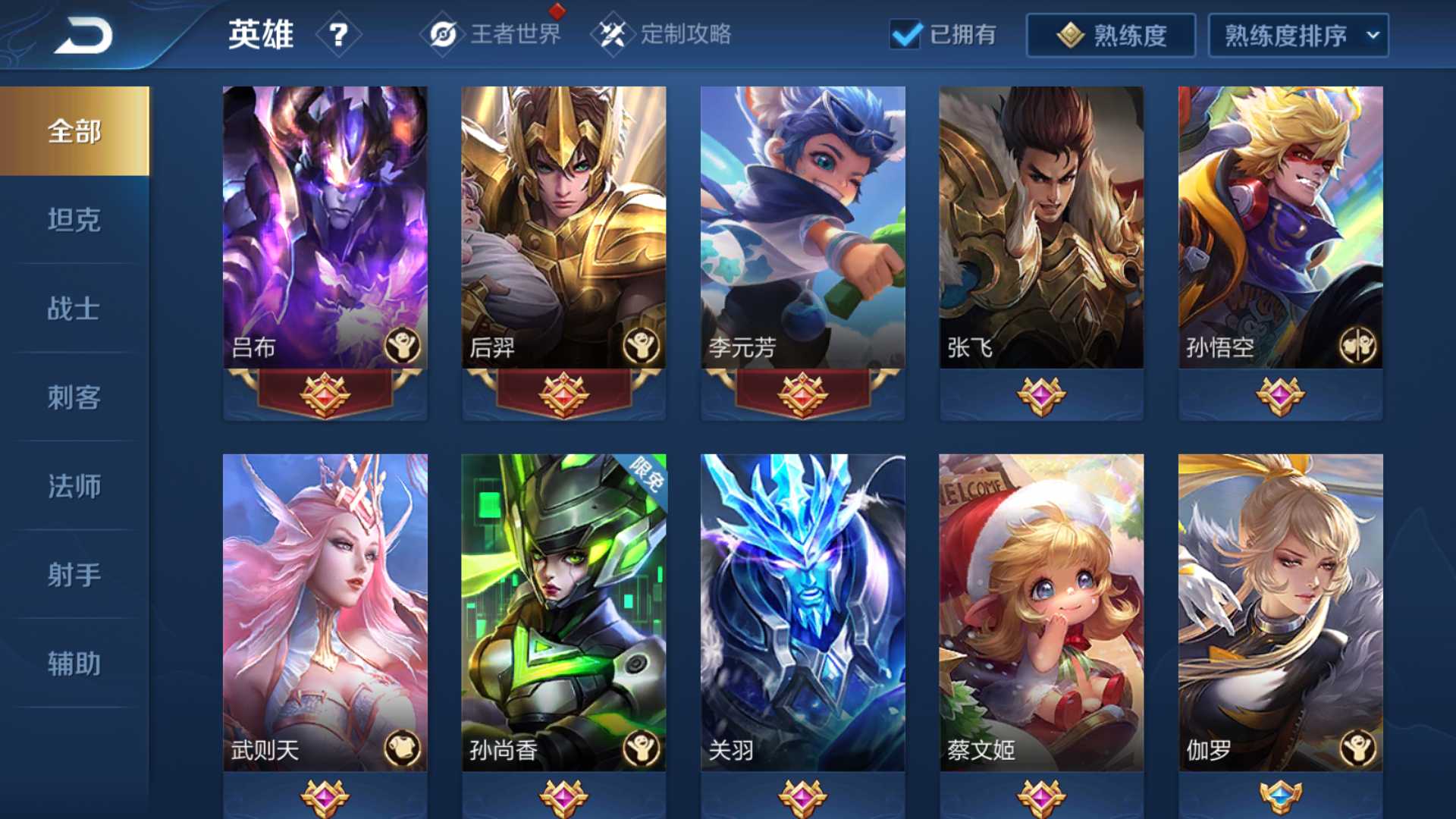The height and width of the screenshot is (819, 1456).
Task: Click the 熟练度 proficiency button
Action: pos(1110,34)
